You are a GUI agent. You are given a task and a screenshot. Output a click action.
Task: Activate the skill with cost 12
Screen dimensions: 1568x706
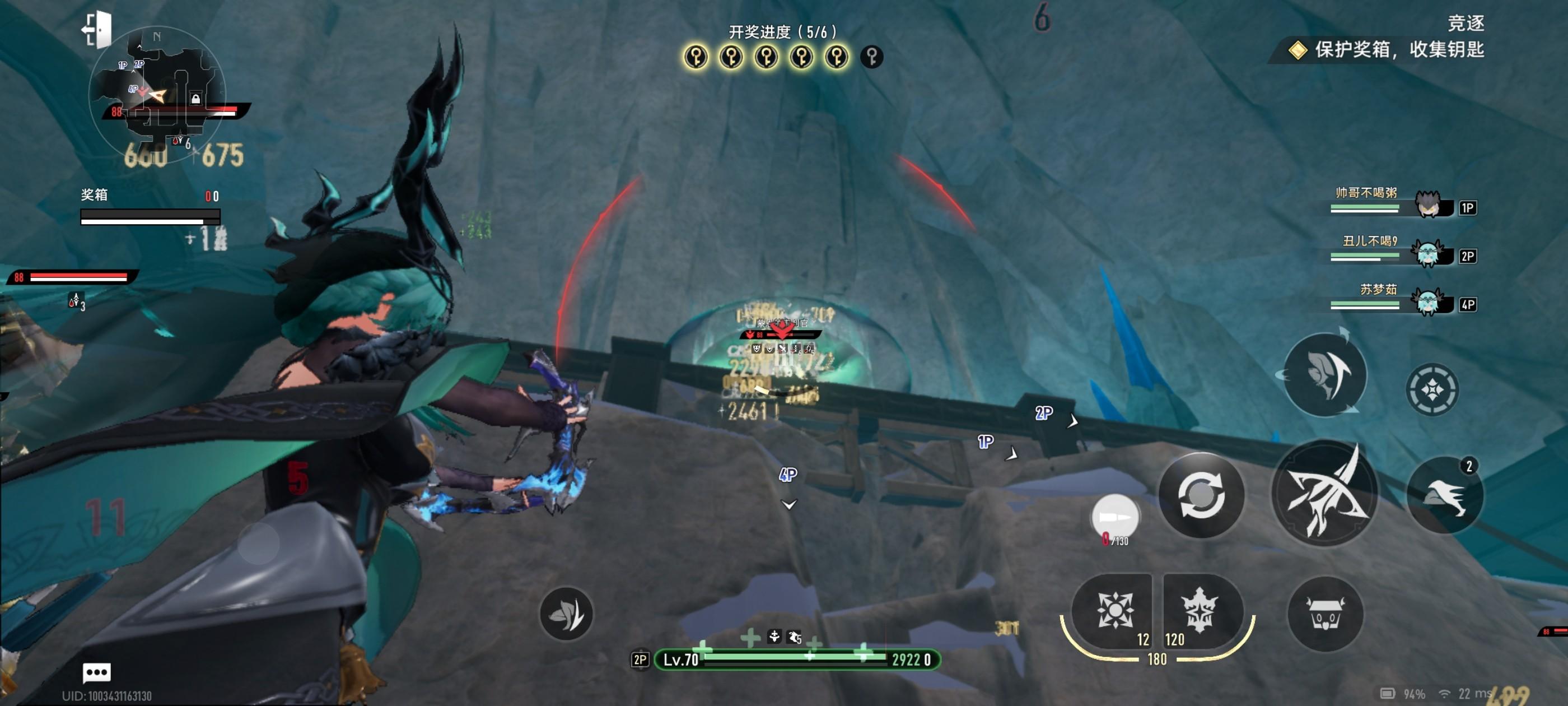[x=1114, y=610]
